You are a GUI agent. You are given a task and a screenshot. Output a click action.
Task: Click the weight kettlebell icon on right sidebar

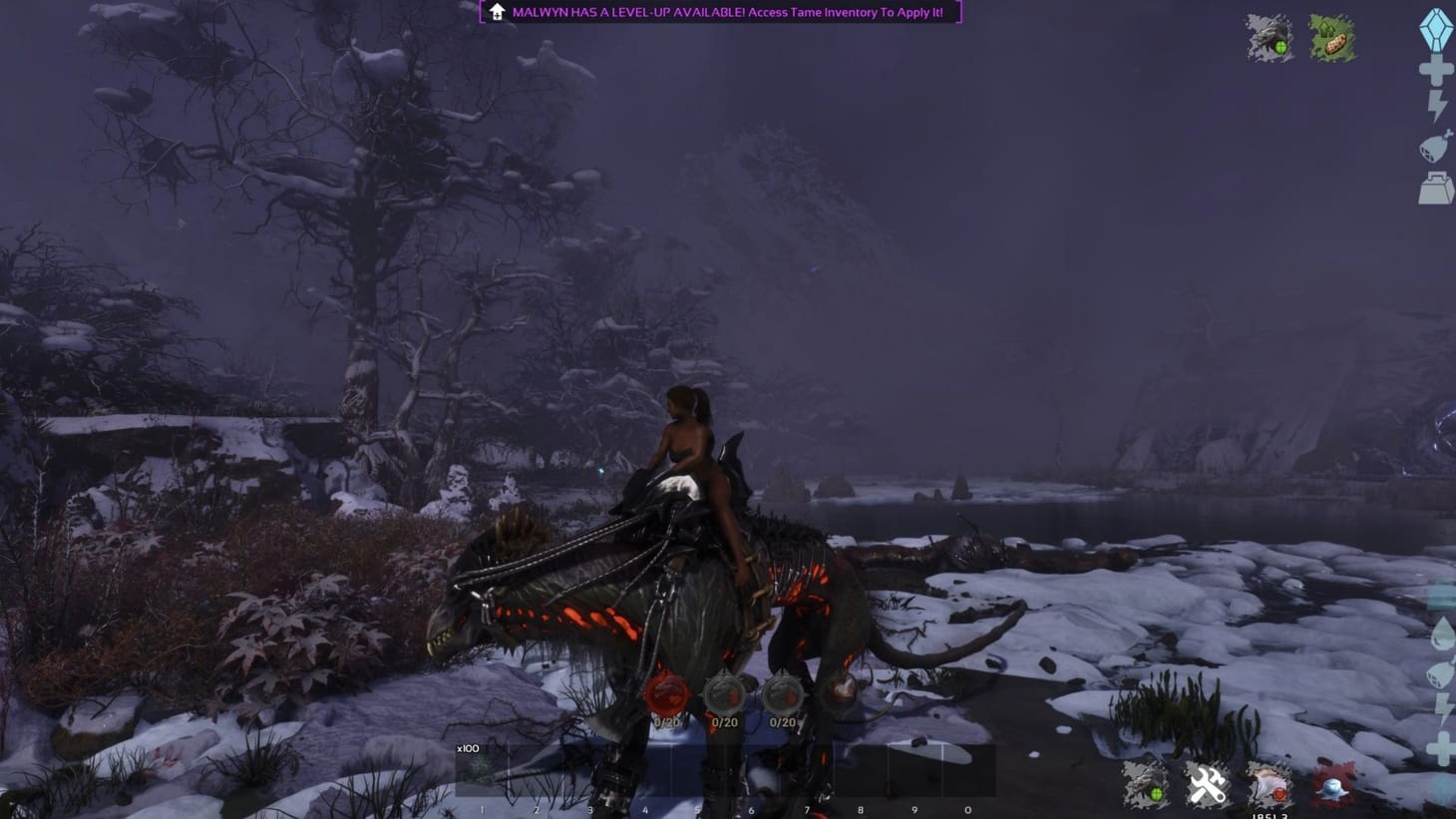click(1436, 188)
